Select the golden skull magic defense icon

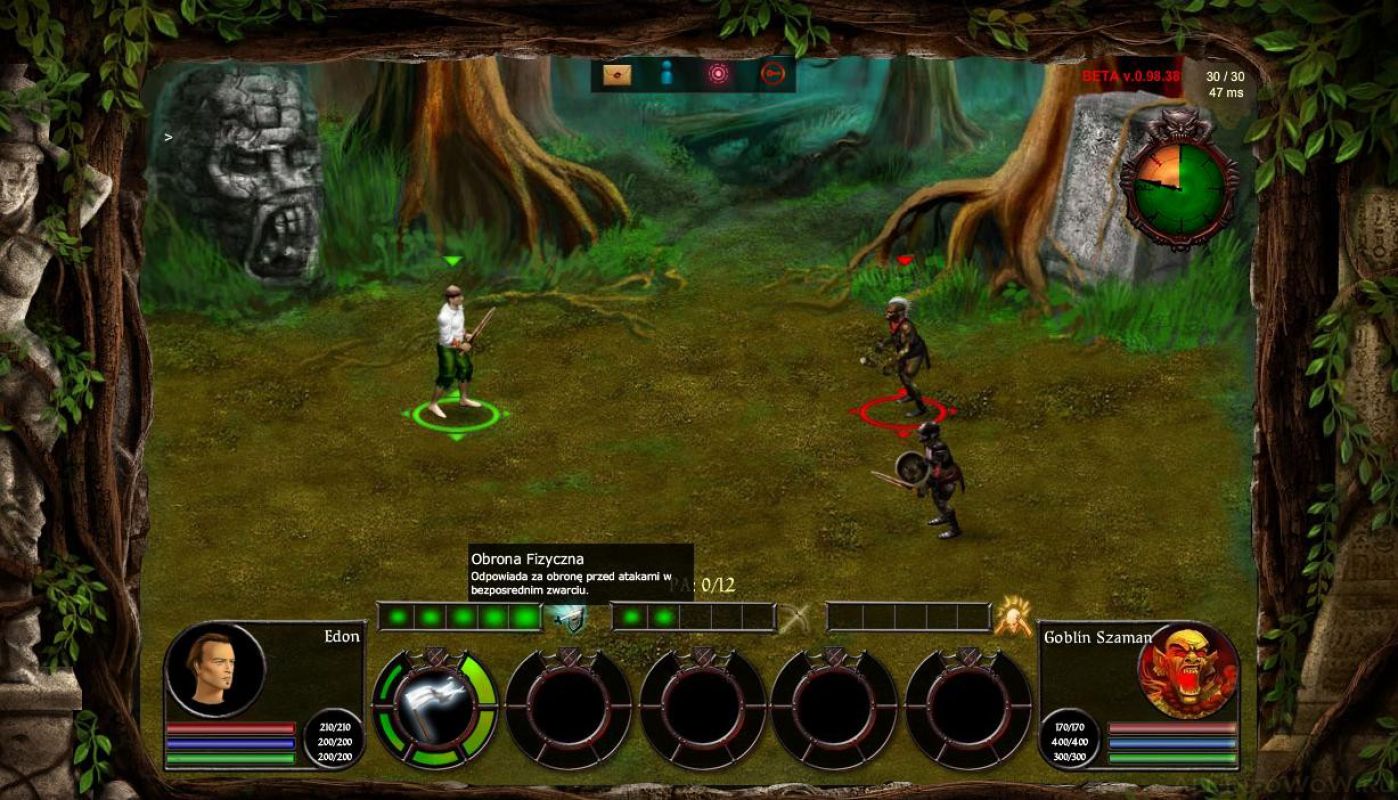click(x=1012, y=617)
